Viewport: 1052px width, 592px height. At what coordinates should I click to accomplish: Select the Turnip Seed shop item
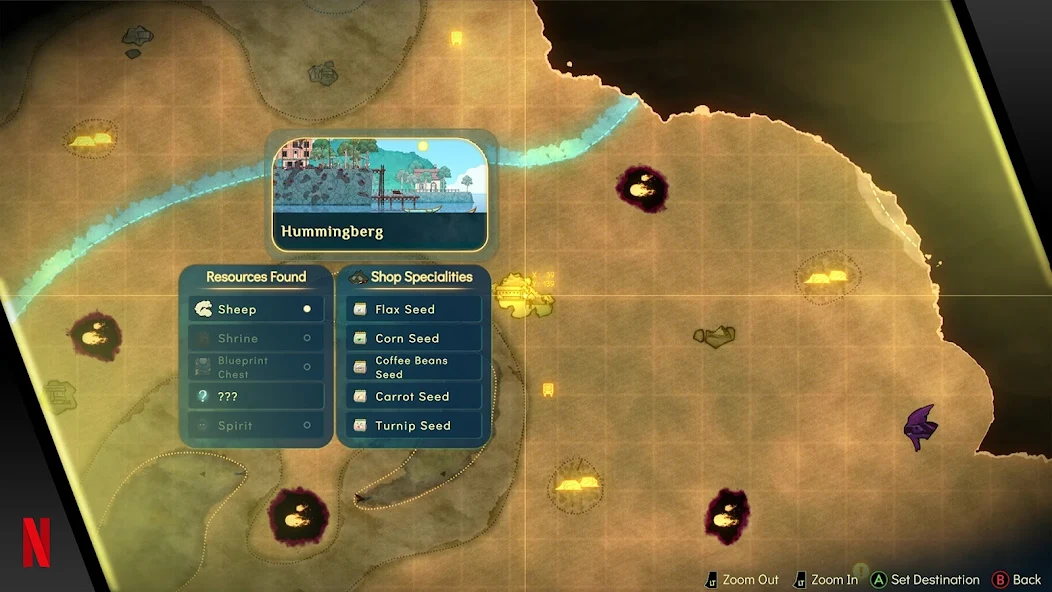pyautogui.click(x=414, y=425)
